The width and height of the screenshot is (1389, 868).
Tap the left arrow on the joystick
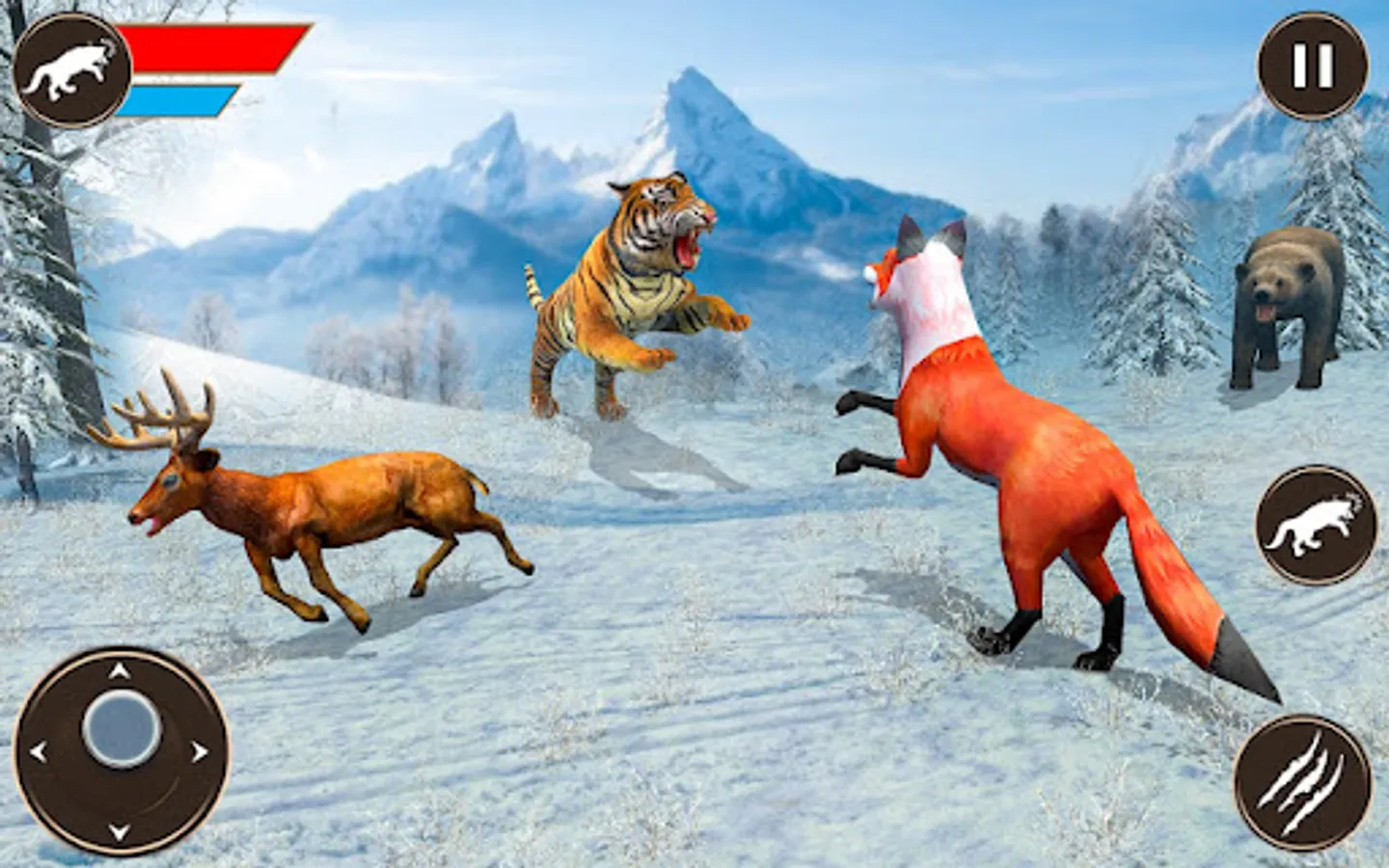(41, 750)
